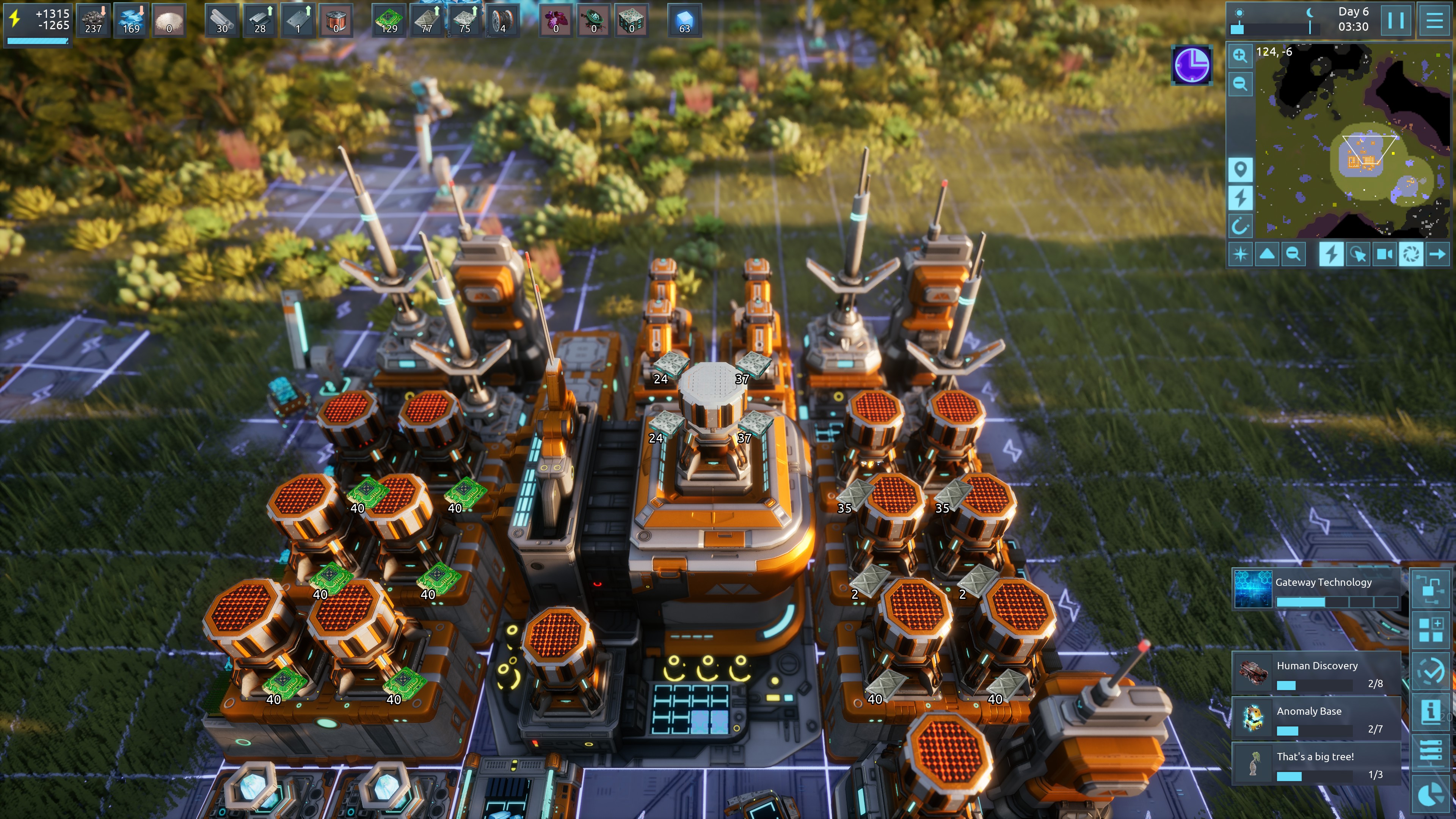Toggle the camera view button

[x=1384, y=254]
